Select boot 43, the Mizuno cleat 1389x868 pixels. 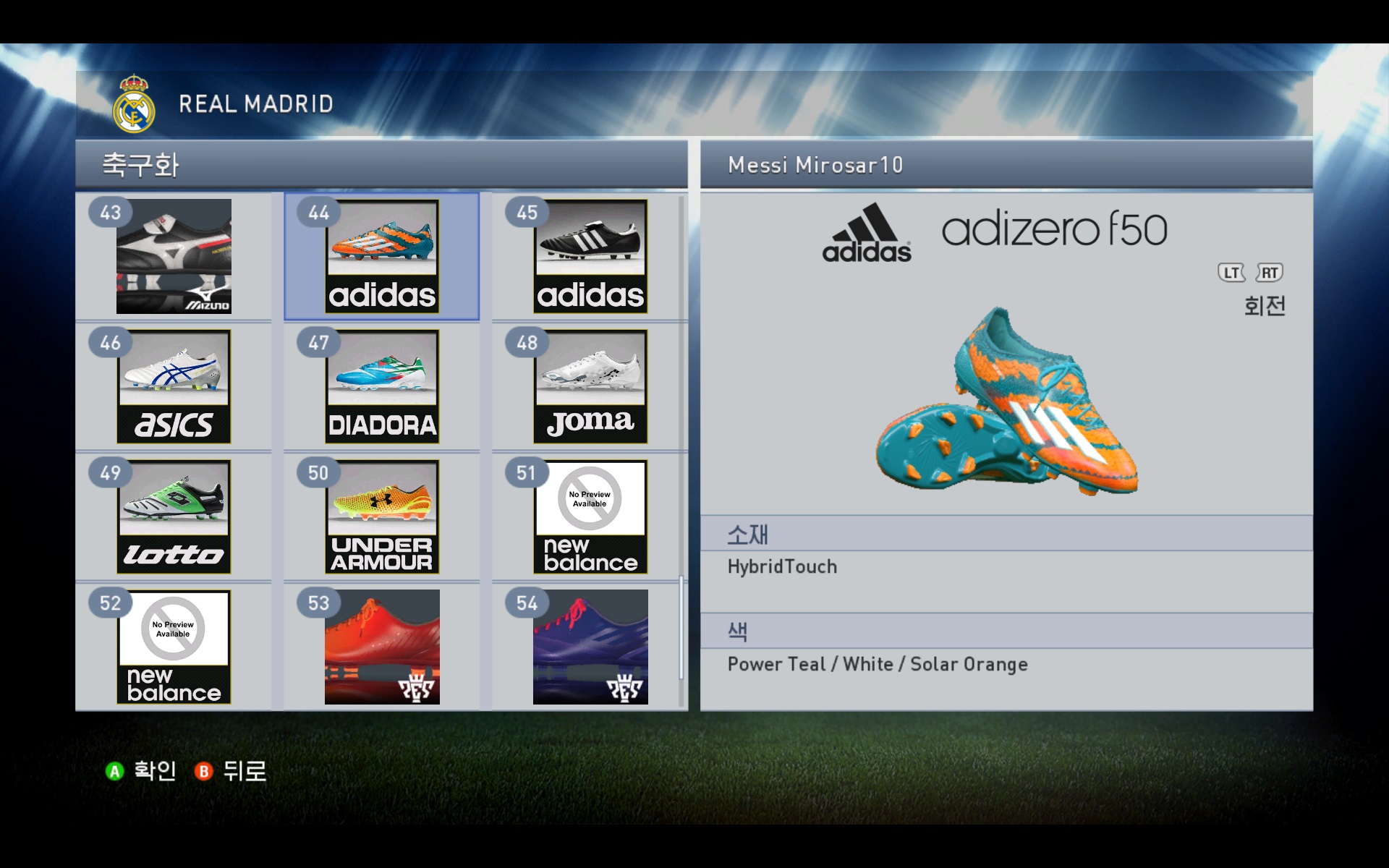click(174, 256)
